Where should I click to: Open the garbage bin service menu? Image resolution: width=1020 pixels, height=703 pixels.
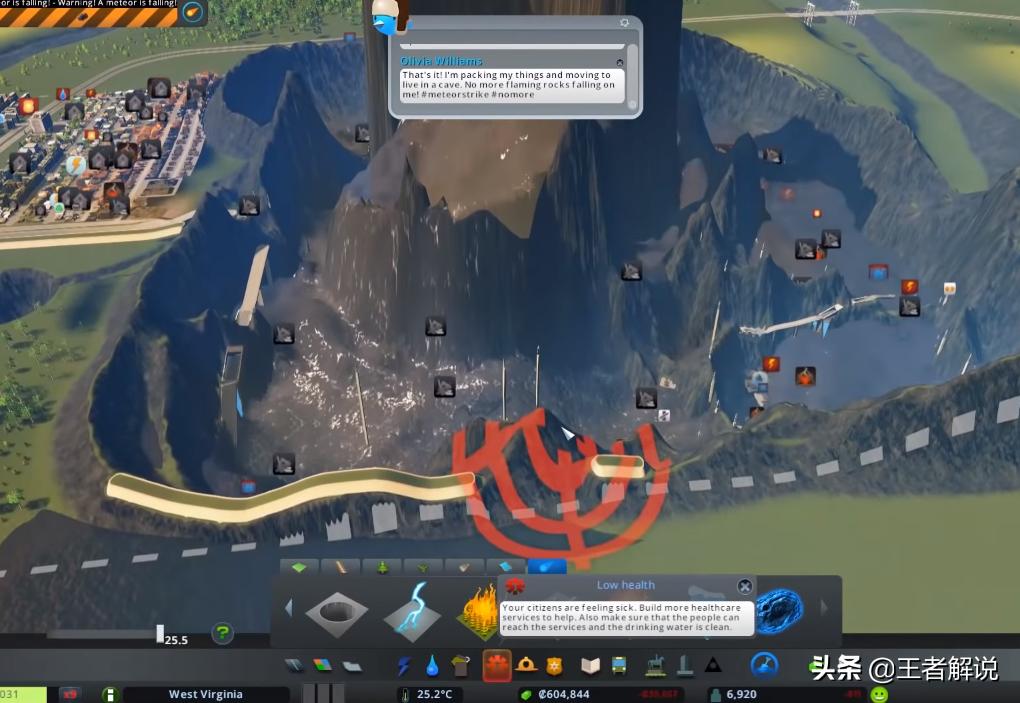[461, 666]
